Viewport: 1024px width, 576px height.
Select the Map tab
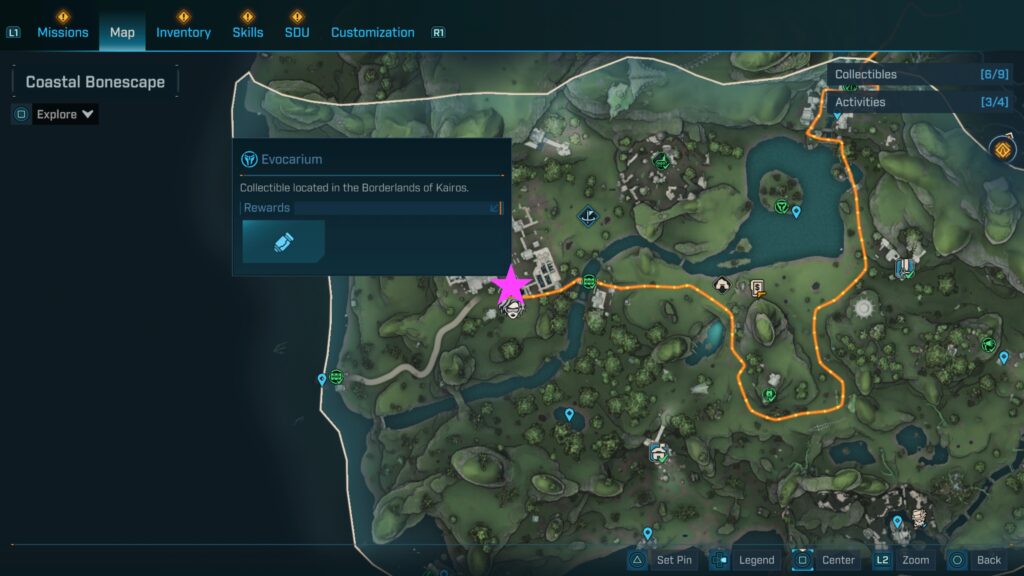tap(122, 32)
